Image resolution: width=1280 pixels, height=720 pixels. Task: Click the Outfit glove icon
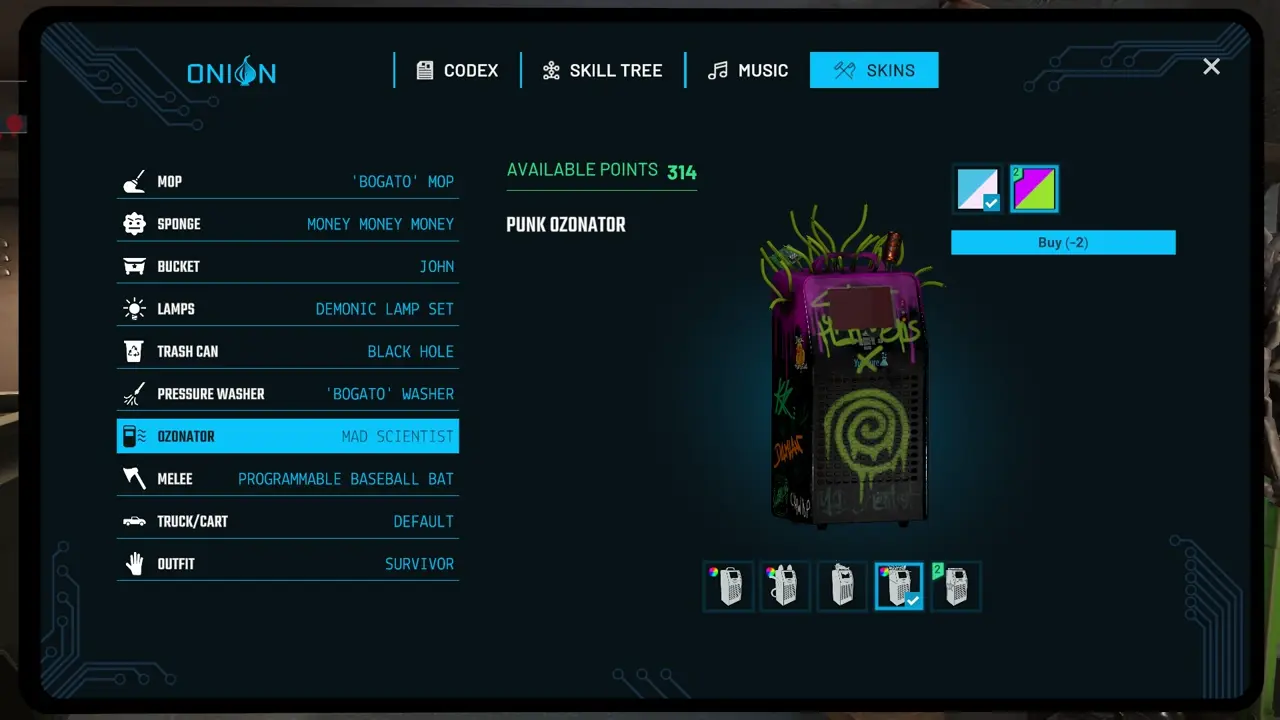tap(134, 563)
